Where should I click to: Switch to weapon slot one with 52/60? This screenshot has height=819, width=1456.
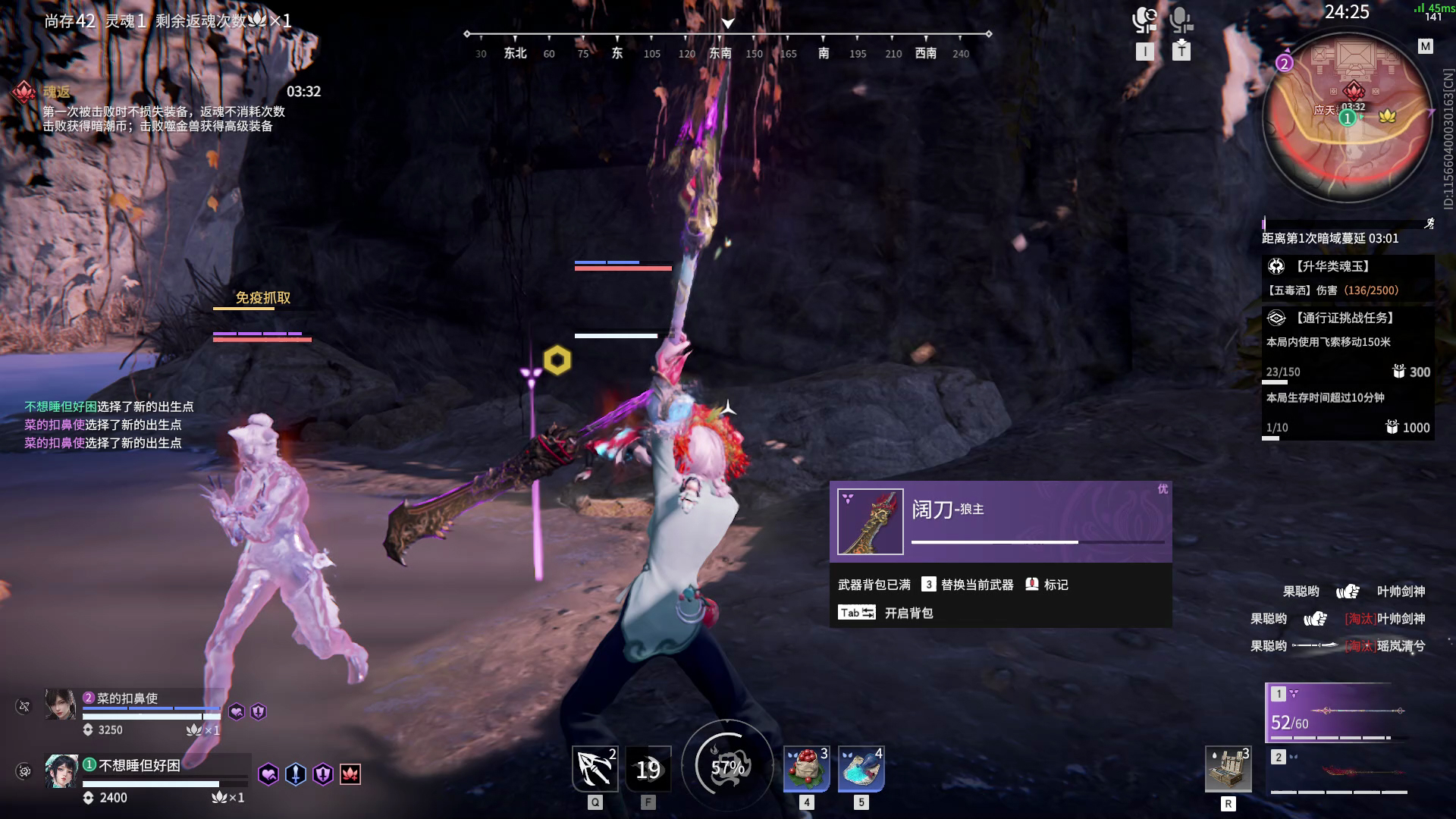click(x=1338, y=713)
